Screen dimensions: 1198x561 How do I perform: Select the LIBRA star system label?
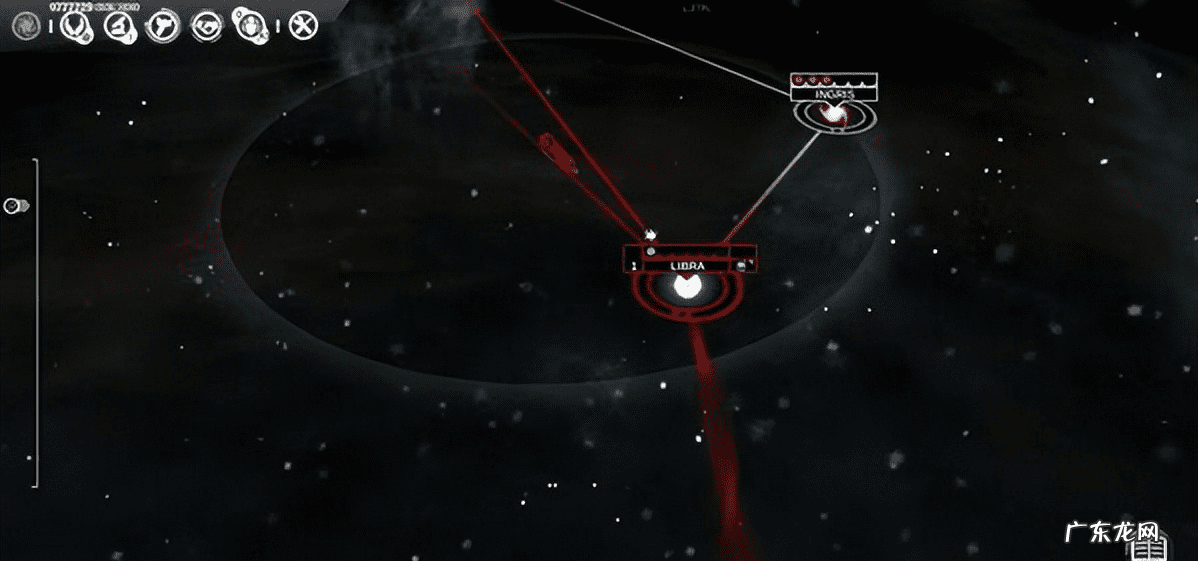tap(687, 266)
